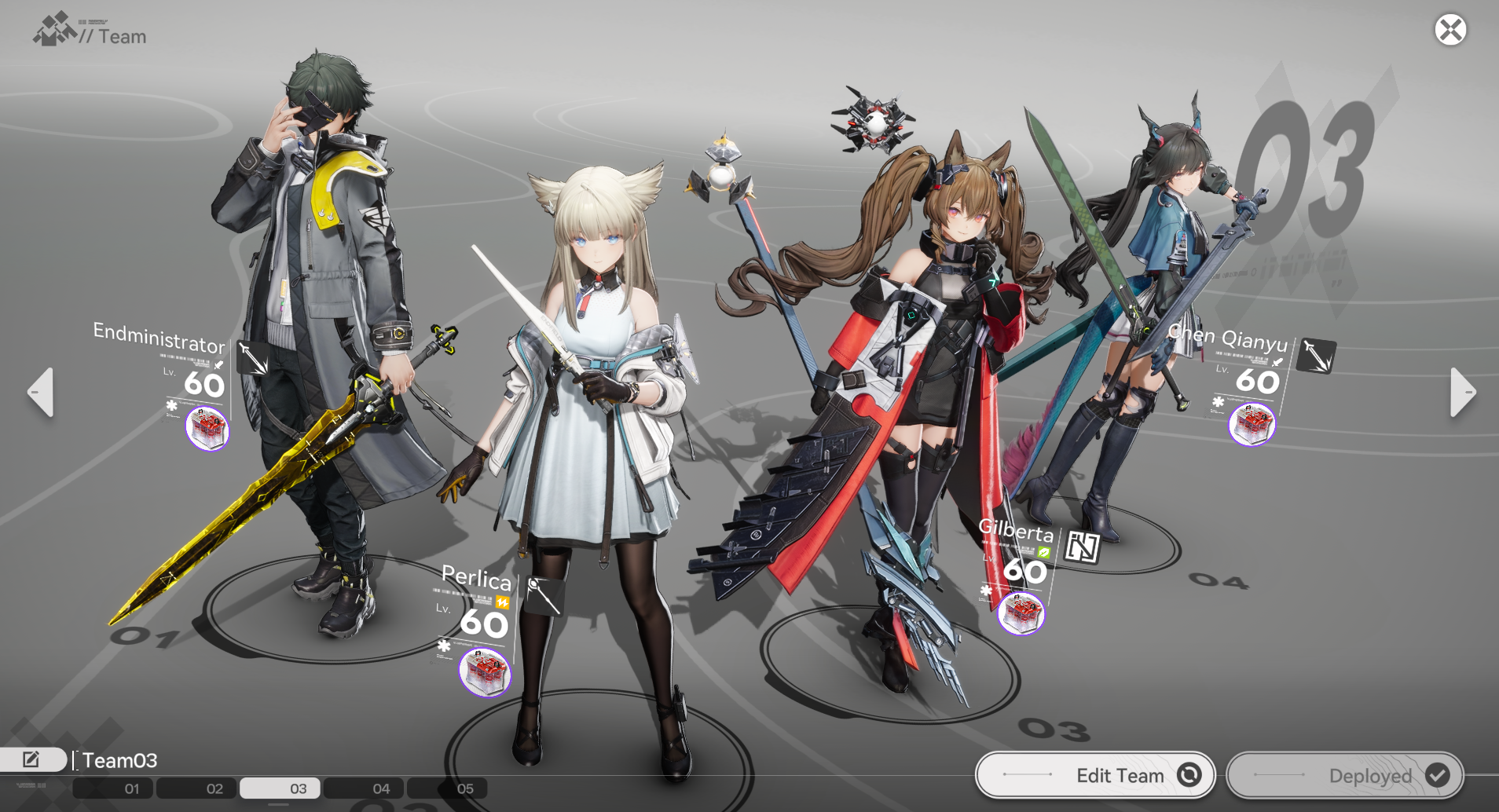The height and width of the screenshot is (812, 1499).
Task: Go to the next team with right arrow
Action: click(x=1462, y=392)
